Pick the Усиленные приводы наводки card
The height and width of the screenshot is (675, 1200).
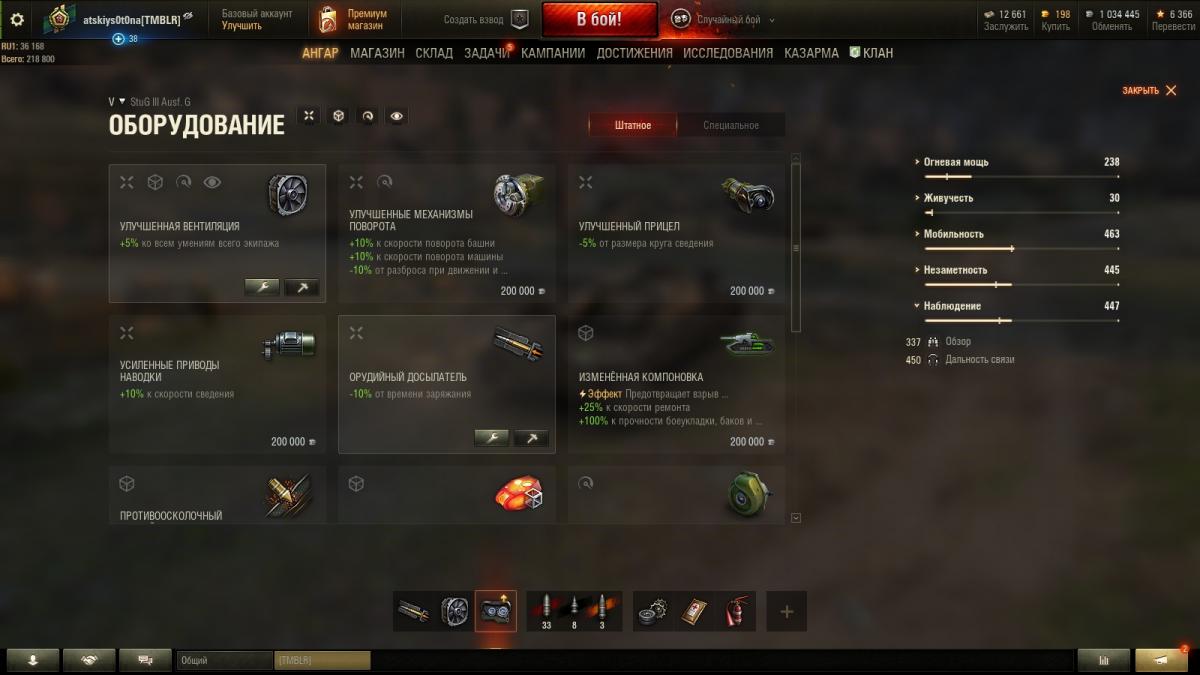point(217,385)
